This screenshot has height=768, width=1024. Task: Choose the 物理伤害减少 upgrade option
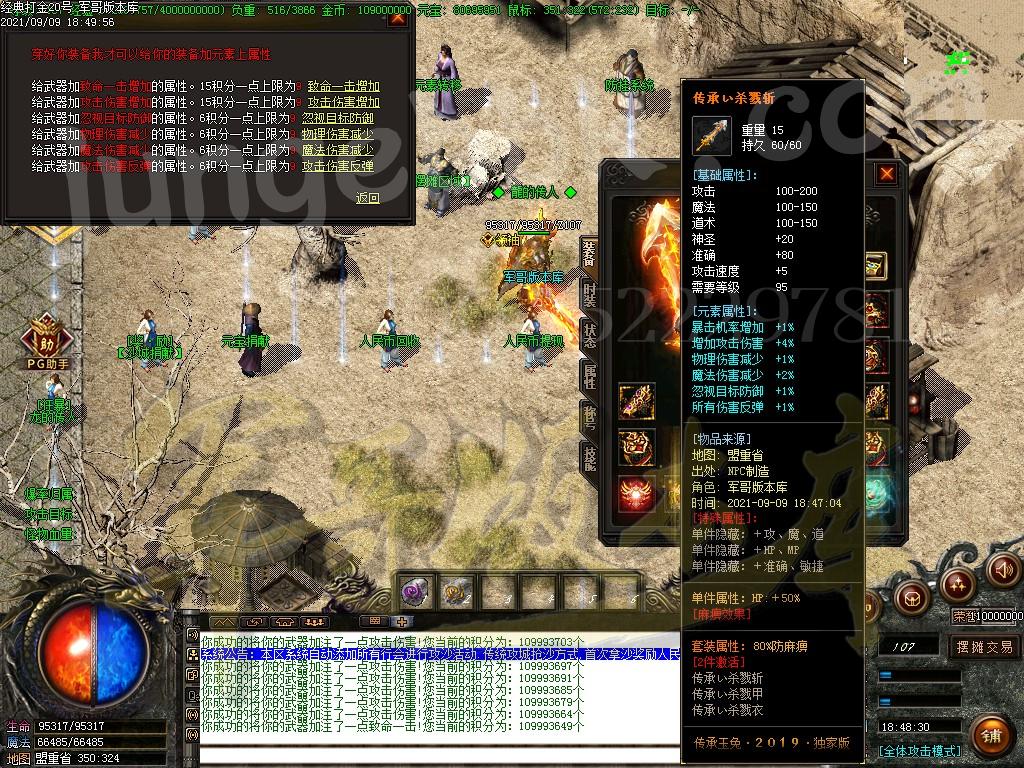338,134
